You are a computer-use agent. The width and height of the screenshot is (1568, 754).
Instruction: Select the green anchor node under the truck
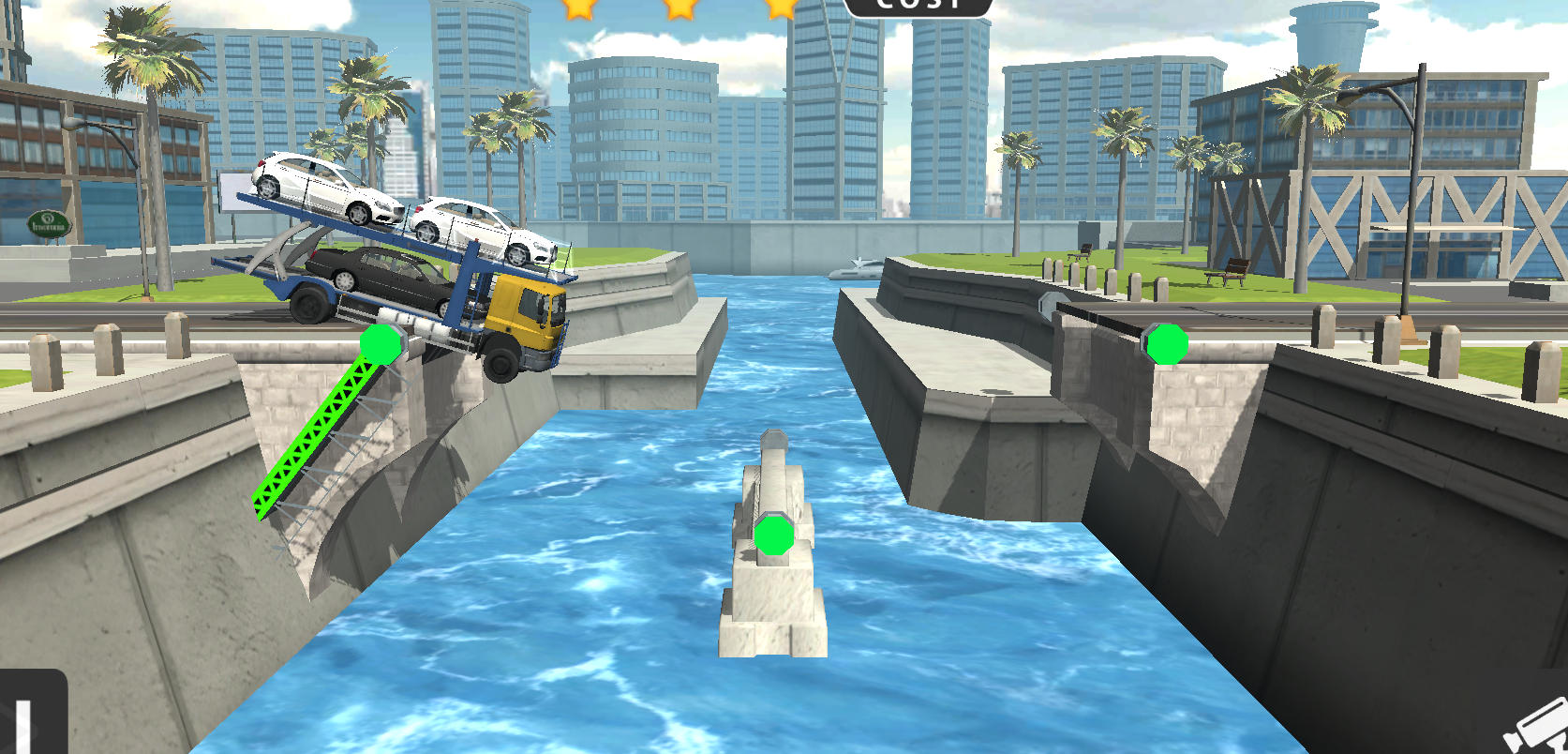click(x=381, y=344)
